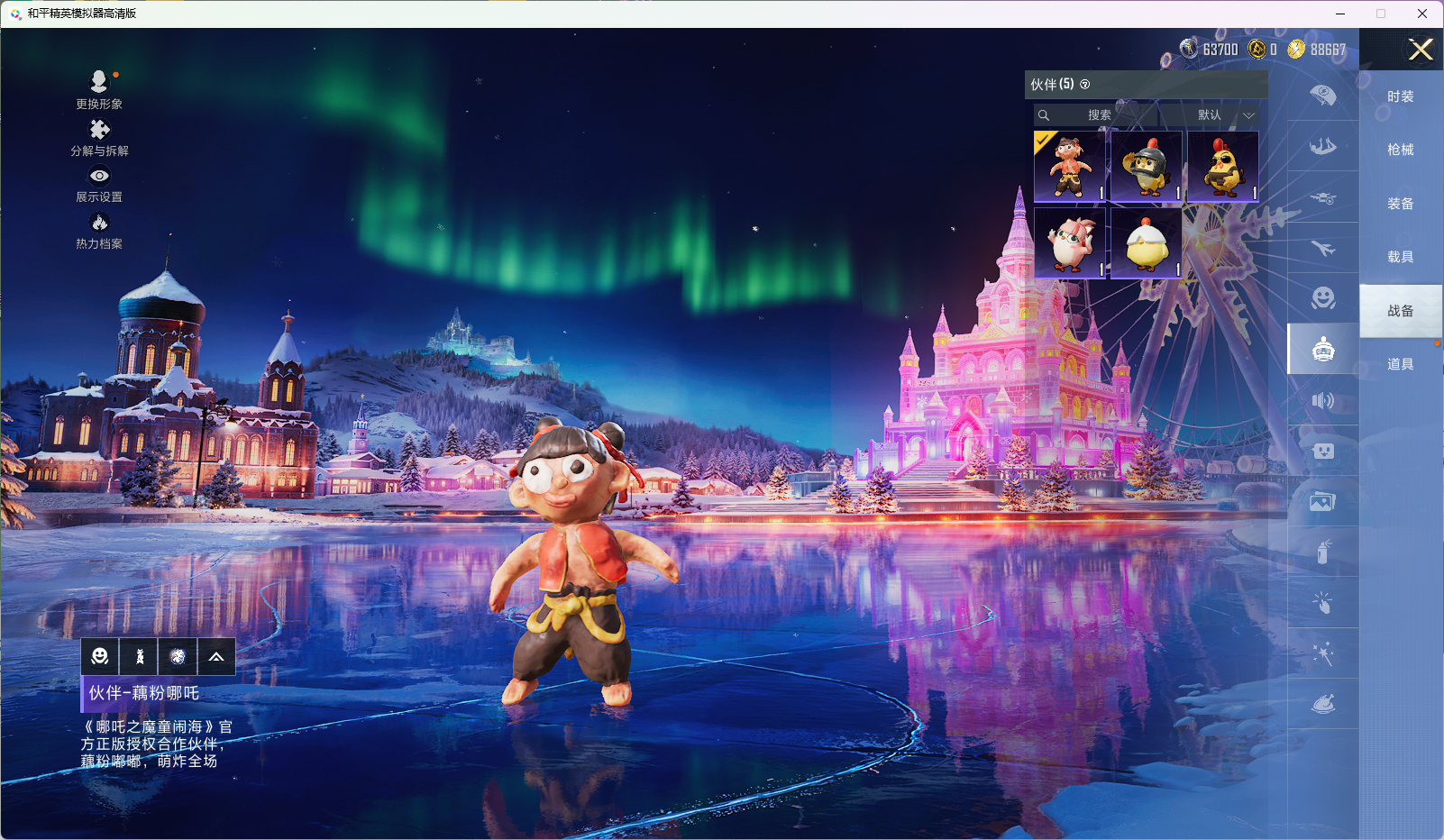Click the smiley face emote button
The image size is (1444, 840).
(x=100, y=656)
